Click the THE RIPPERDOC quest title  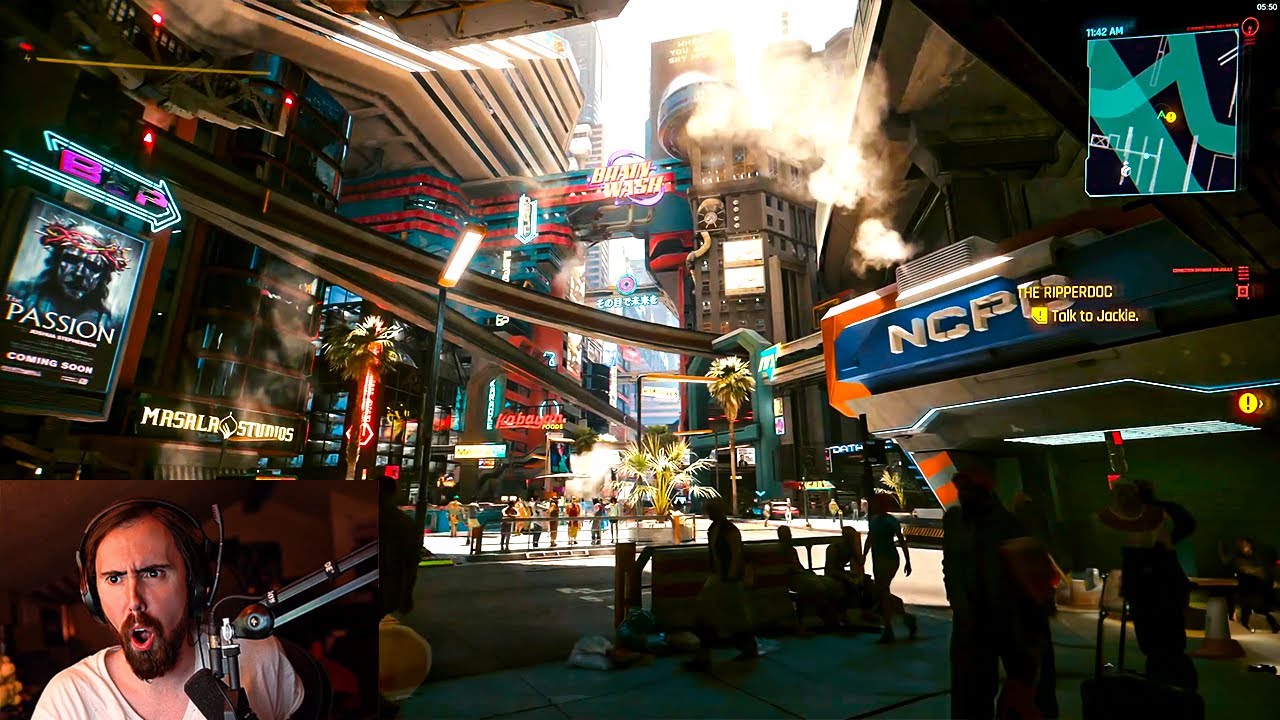(x=1065, y=291)
